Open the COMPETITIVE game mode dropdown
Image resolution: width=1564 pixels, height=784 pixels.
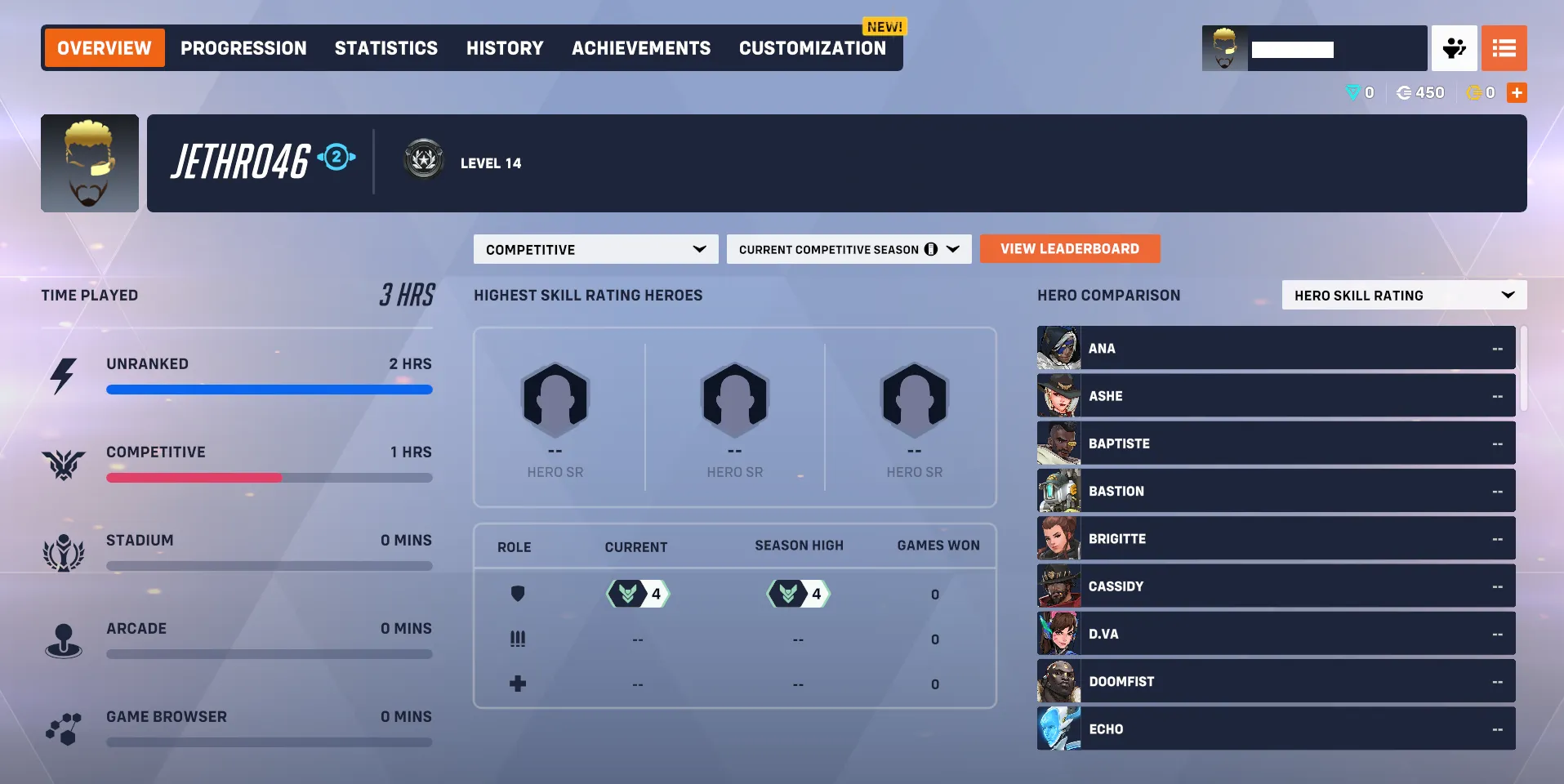595,249
